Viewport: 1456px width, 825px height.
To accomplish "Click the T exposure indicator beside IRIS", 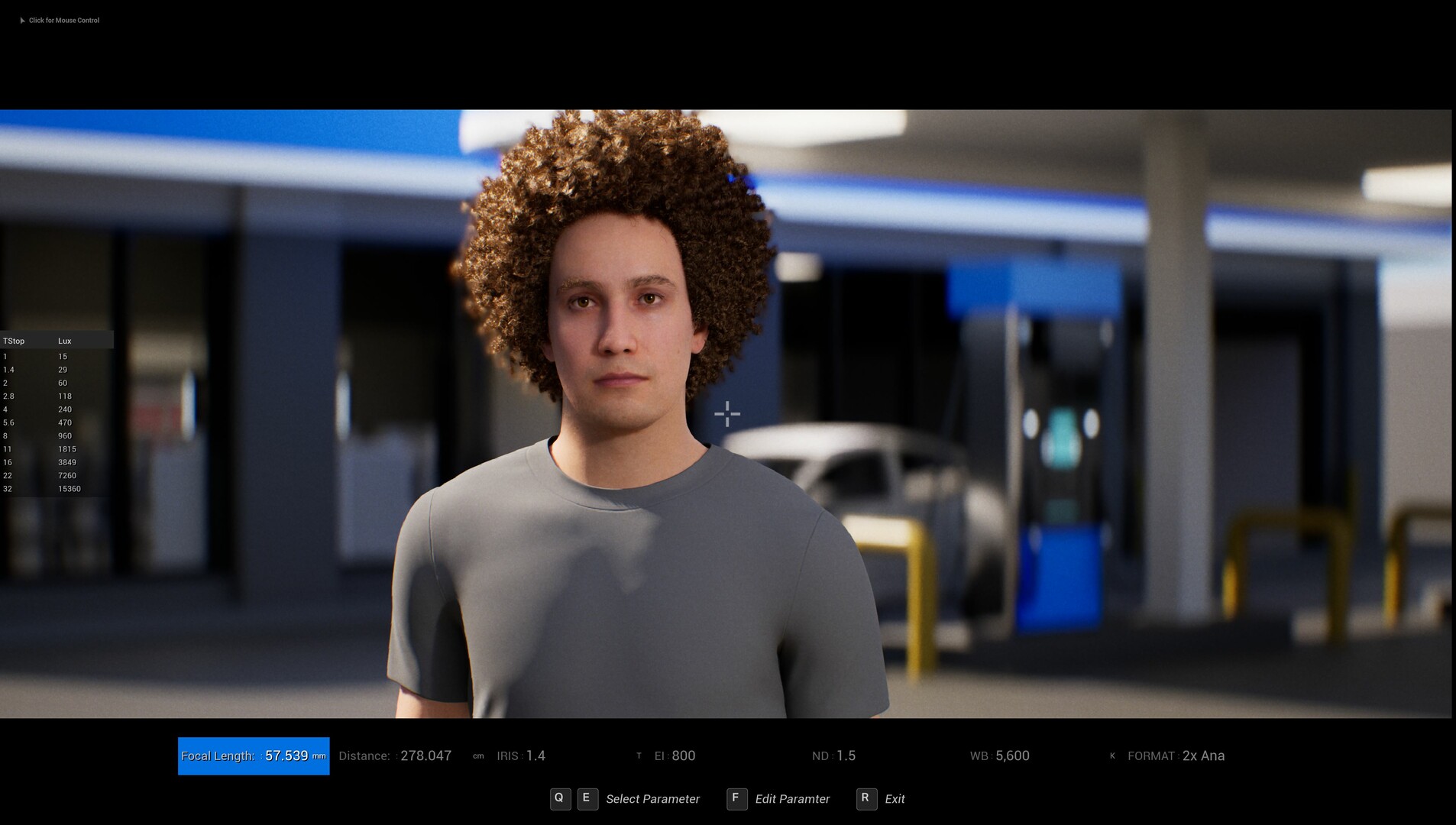I will click(640, 755).
